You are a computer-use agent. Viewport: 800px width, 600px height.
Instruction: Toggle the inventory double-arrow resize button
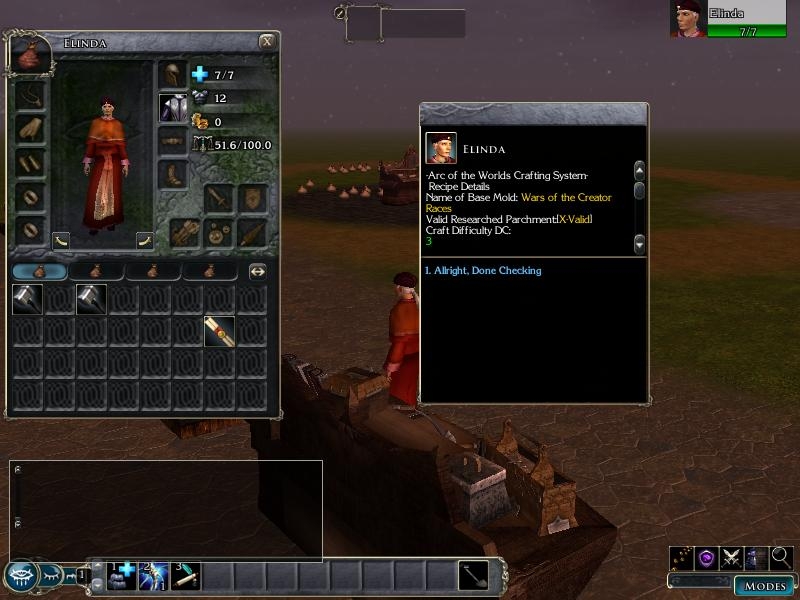click(257, 271)
